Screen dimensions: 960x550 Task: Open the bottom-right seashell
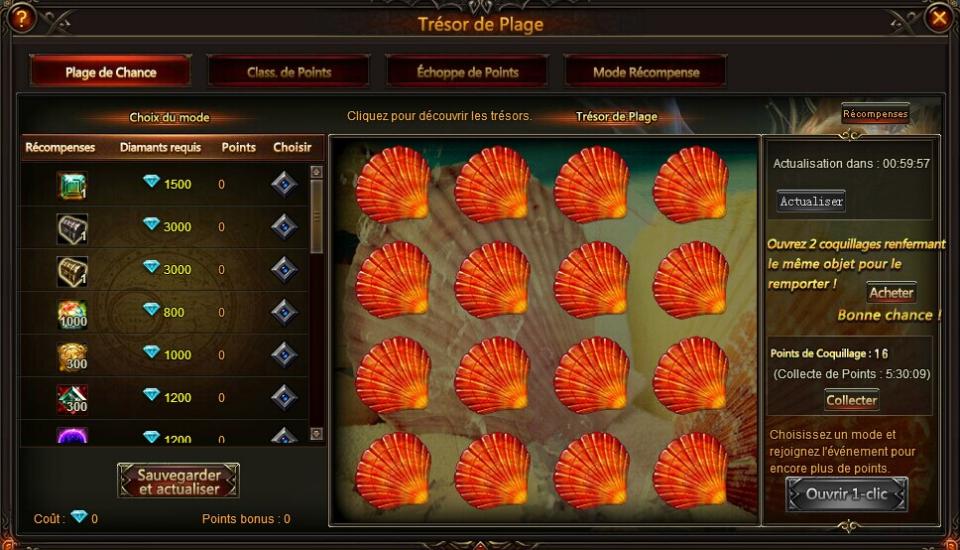pos(691,470)
